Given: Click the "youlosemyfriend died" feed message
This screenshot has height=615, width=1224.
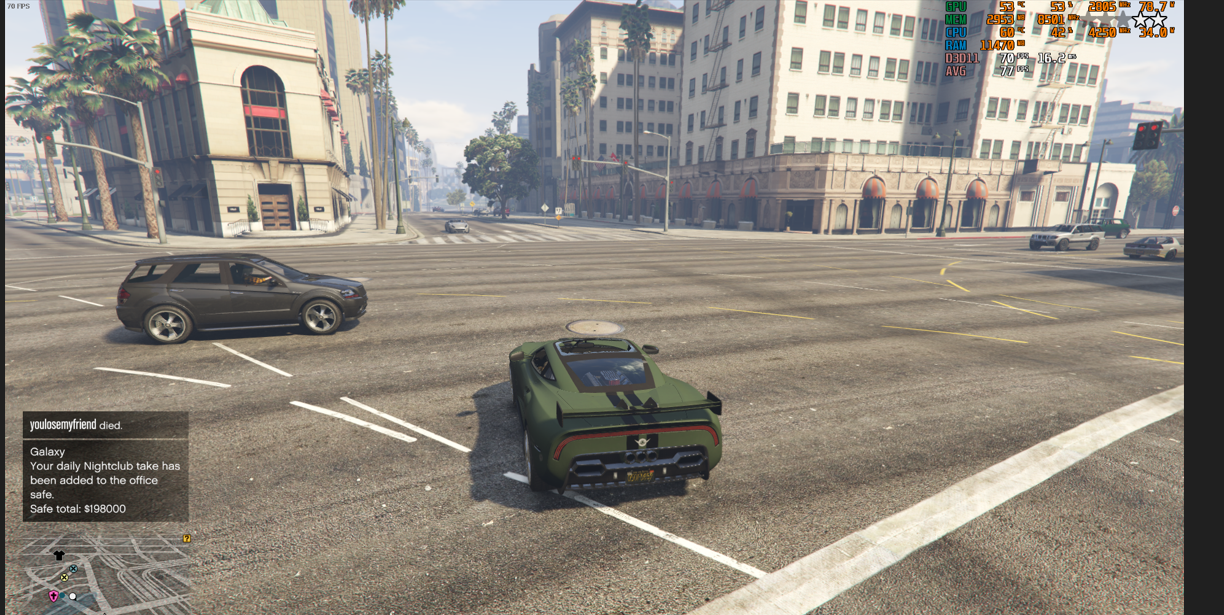Looking at the screenshot, I should 105,425.
